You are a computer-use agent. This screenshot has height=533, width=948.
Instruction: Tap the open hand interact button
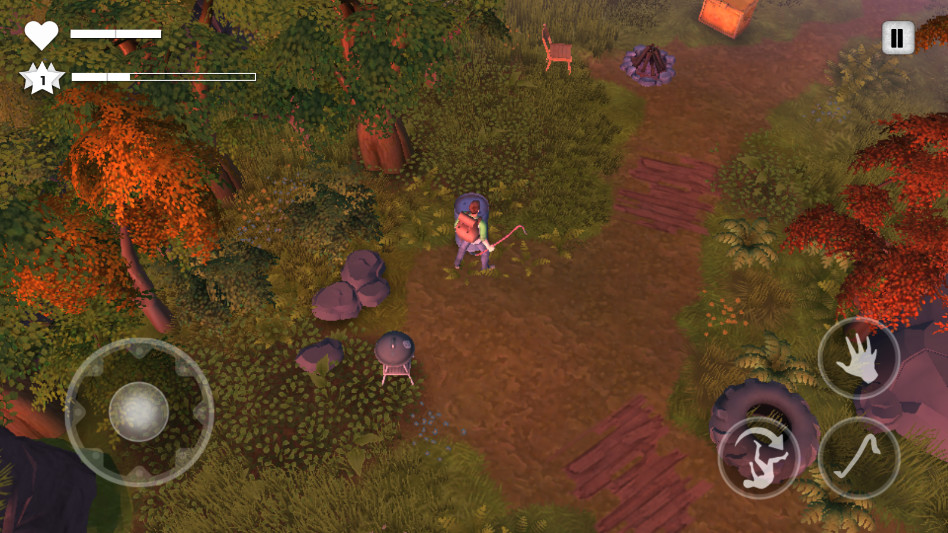coord(858,359)
